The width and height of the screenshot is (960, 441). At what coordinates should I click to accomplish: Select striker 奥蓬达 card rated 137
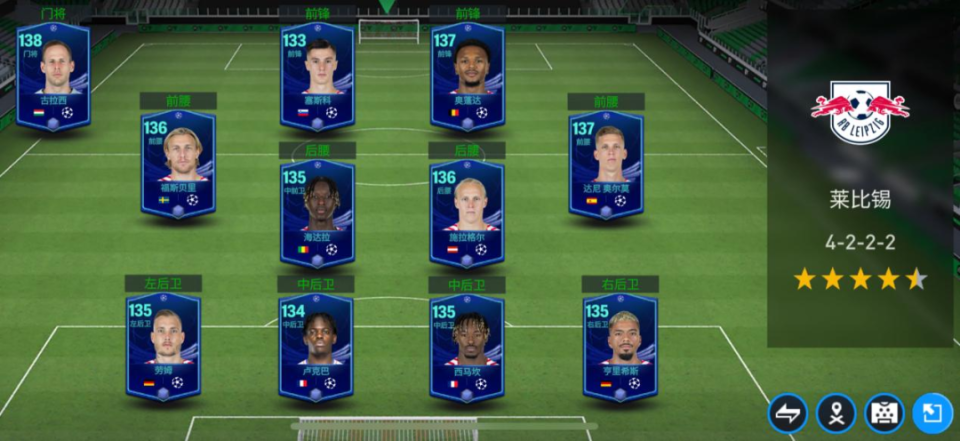467,76
